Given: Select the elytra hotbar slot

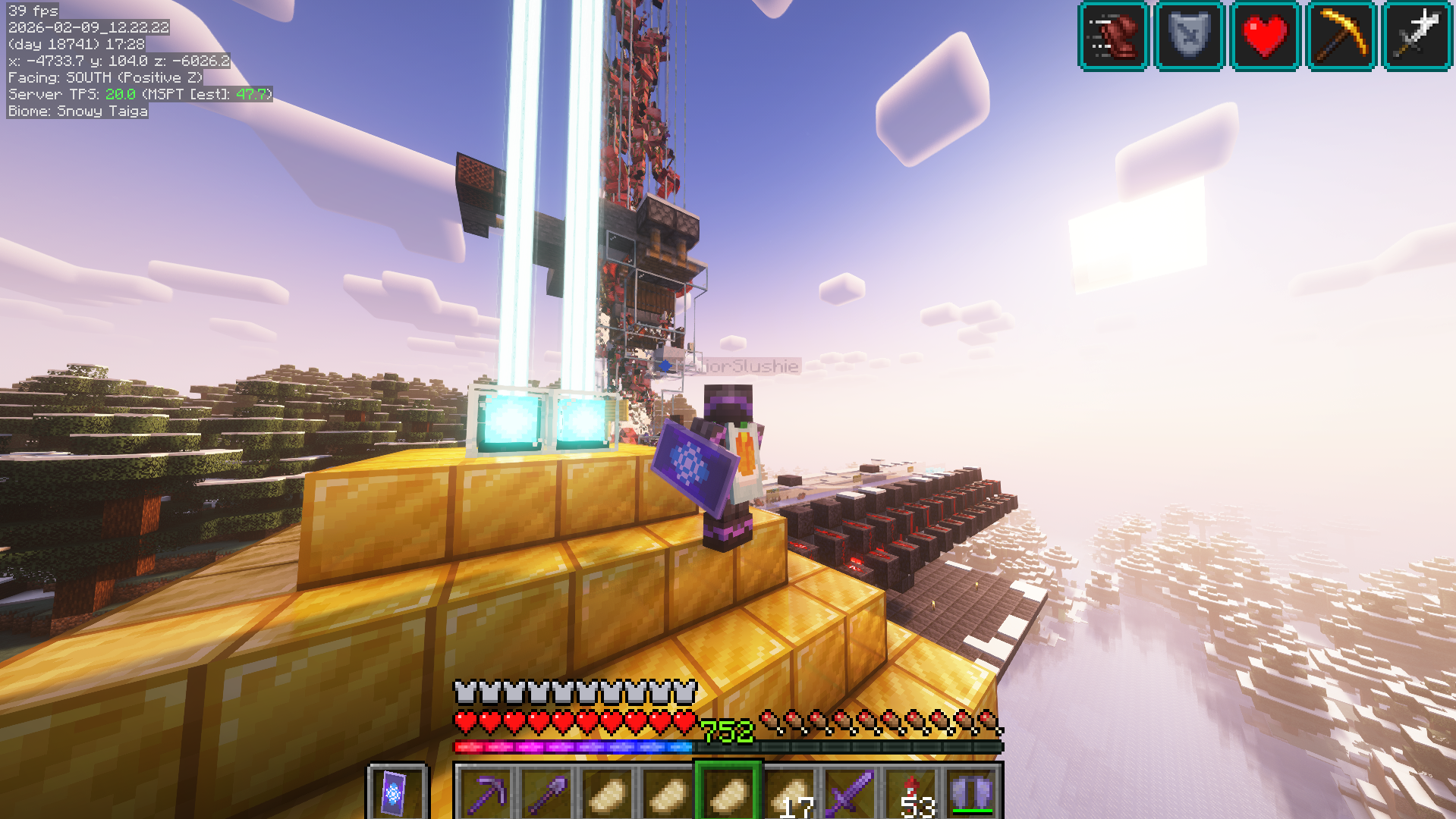Looking at the screenshot, I should [971, 793].
